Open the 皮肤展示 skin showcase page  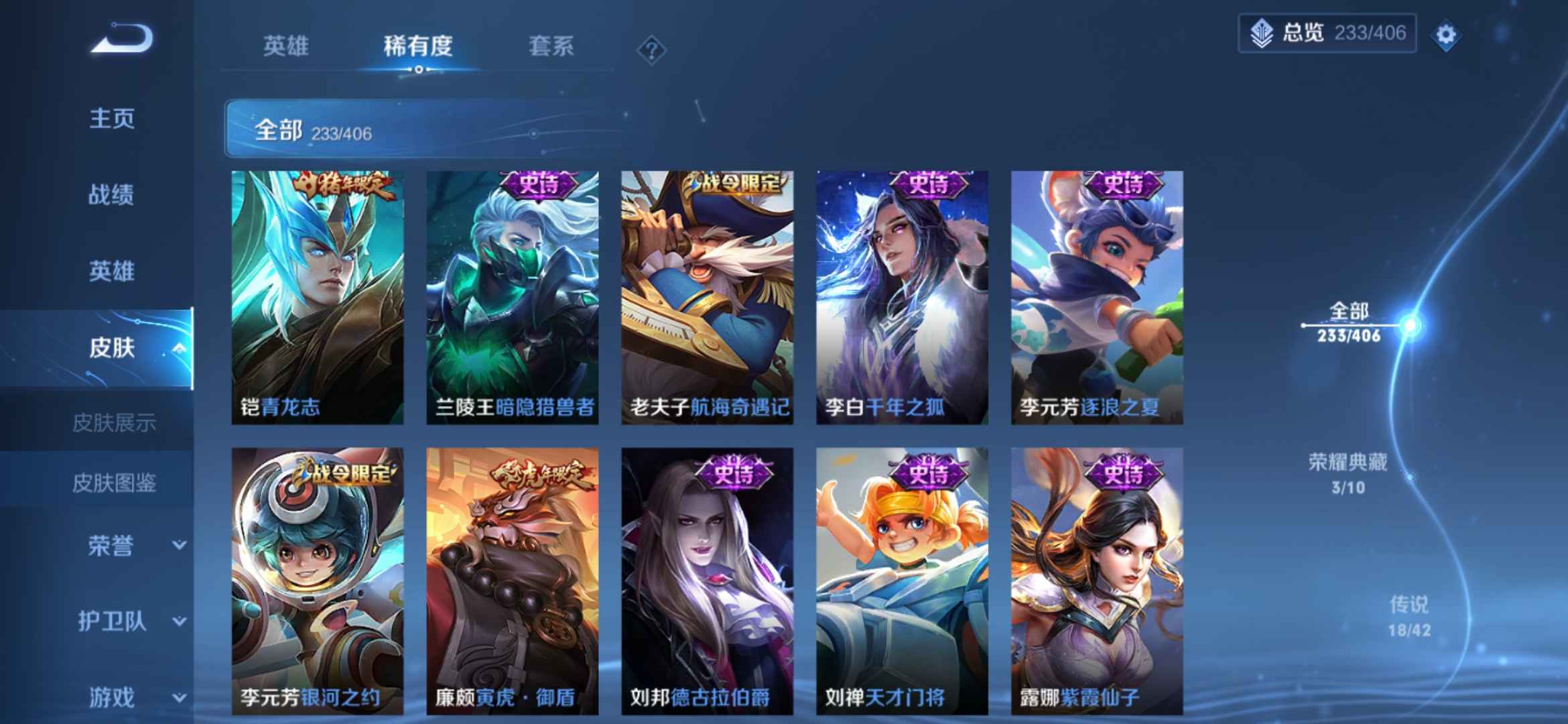click(115, 421)
